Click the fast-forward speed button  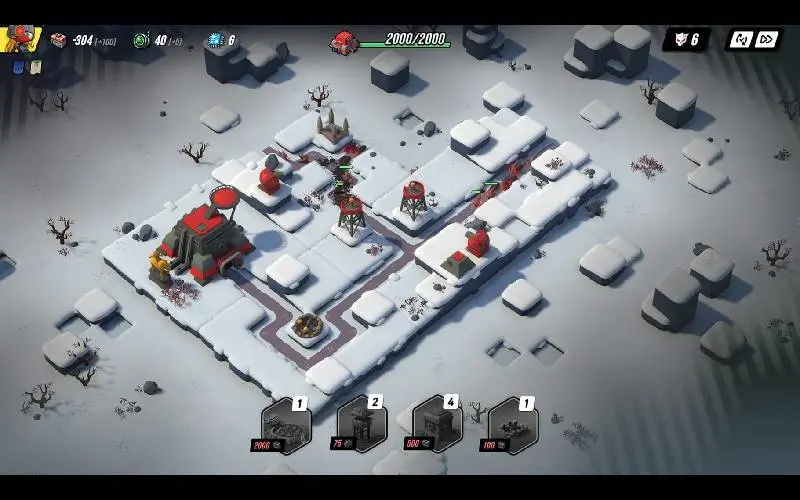tap(767, 40)
